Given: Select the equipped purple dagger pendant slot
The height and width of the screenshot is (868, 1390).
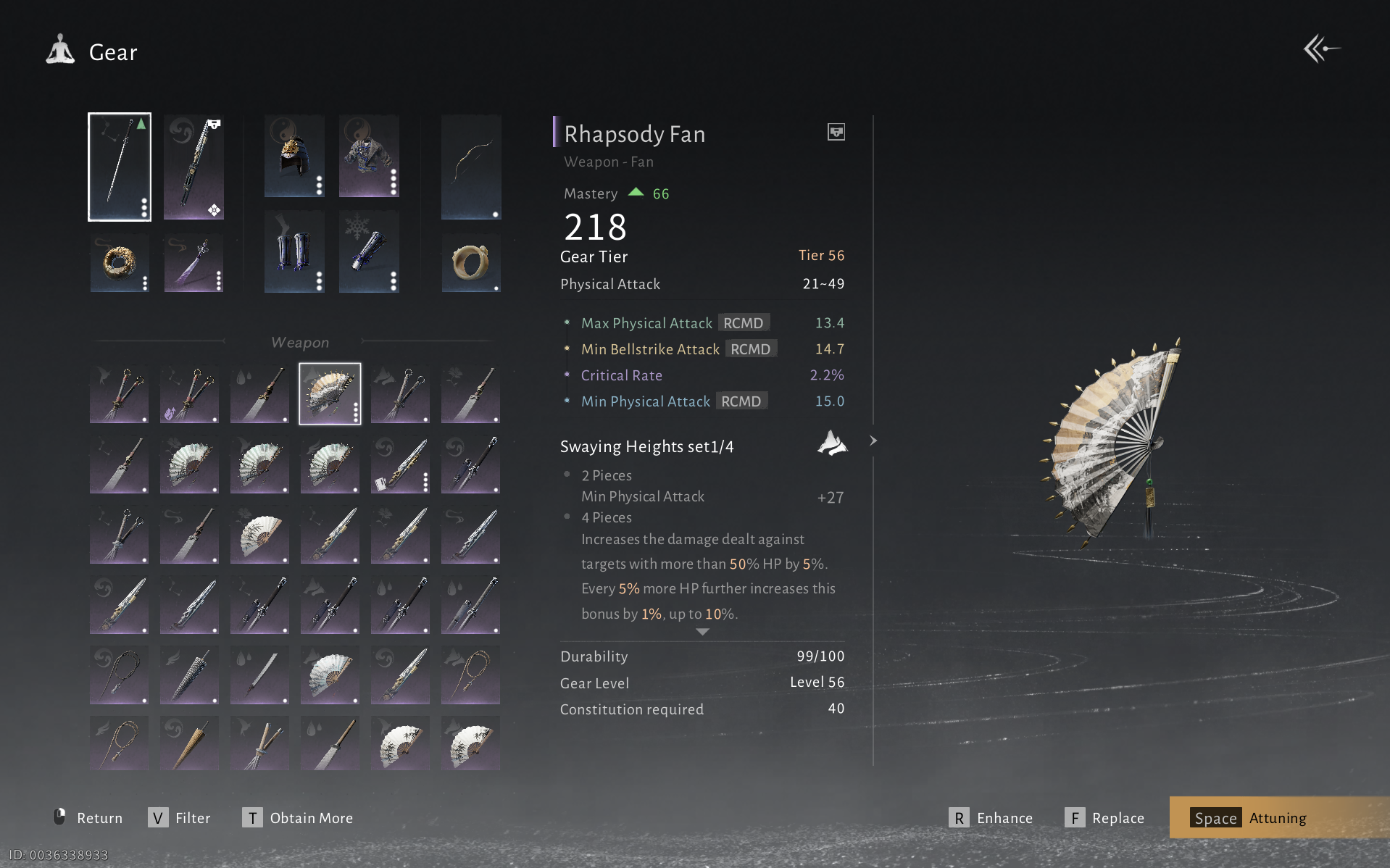Looking at the screenshot, I should [x=193, y=263].
